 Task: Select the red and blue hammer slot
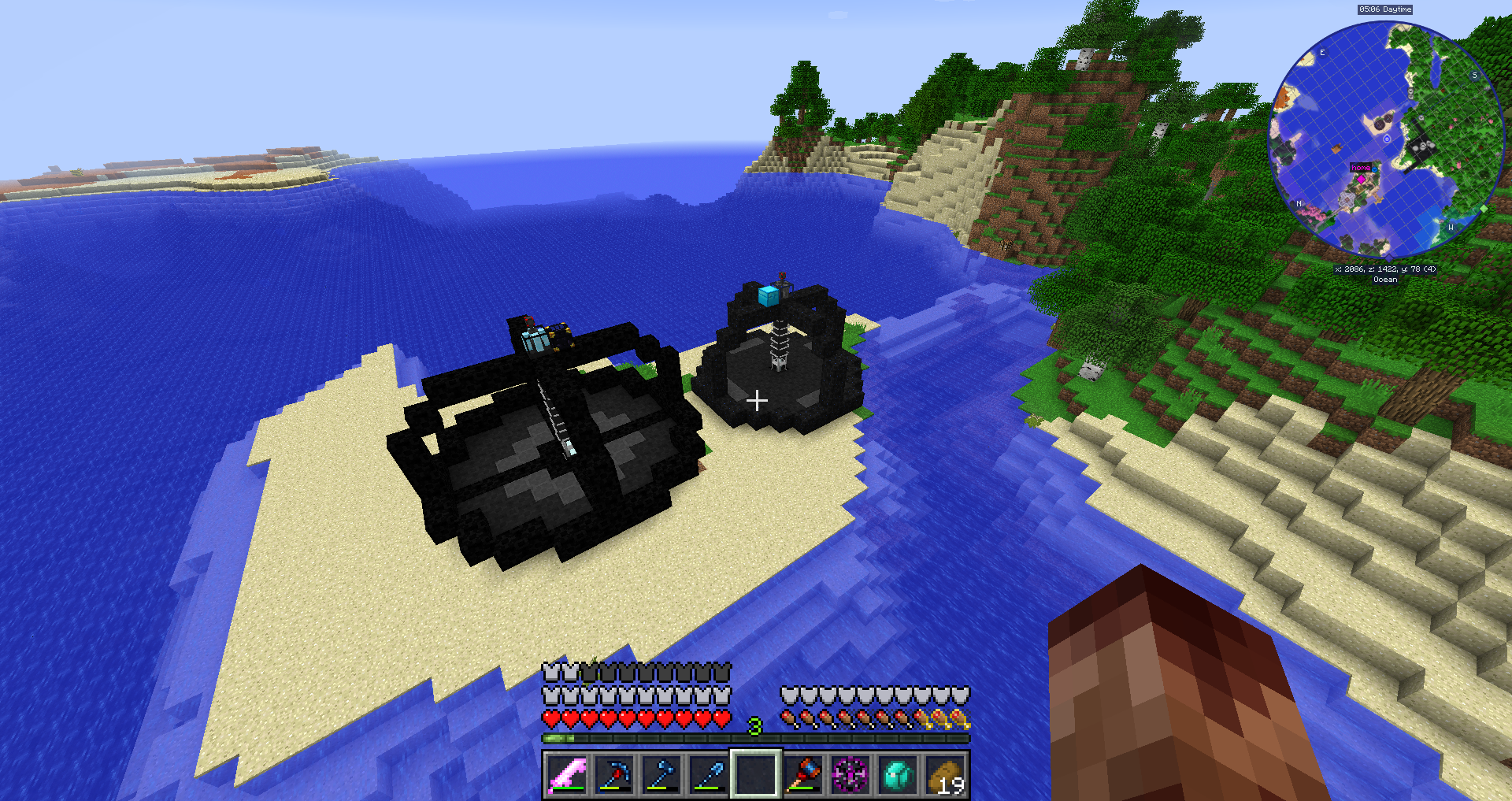(803, 774)
